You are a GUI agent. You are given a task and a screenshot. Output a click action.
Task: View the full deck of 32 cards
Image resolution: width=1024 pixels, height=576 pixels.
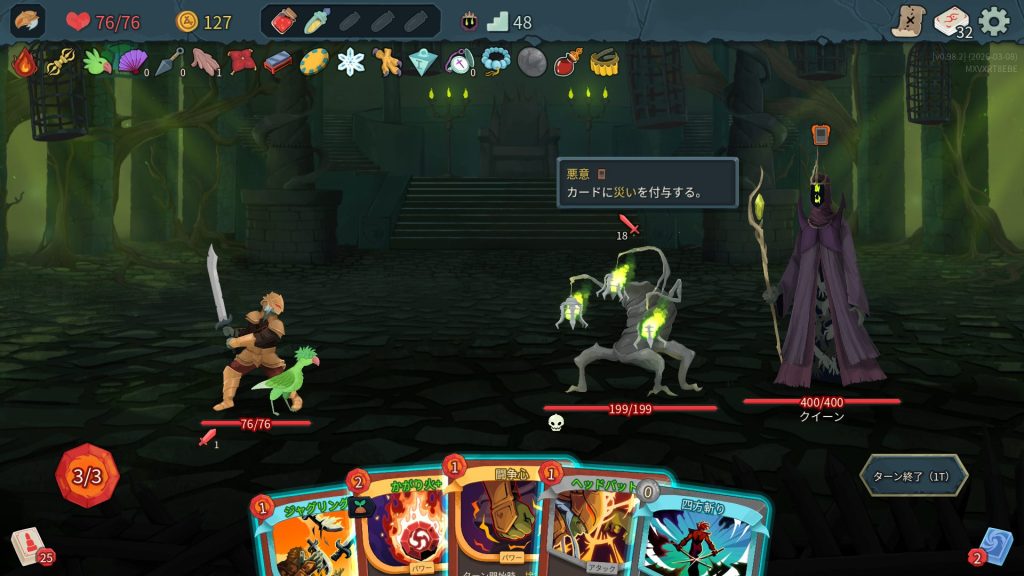pyautogui.click(x=952, y=22)
